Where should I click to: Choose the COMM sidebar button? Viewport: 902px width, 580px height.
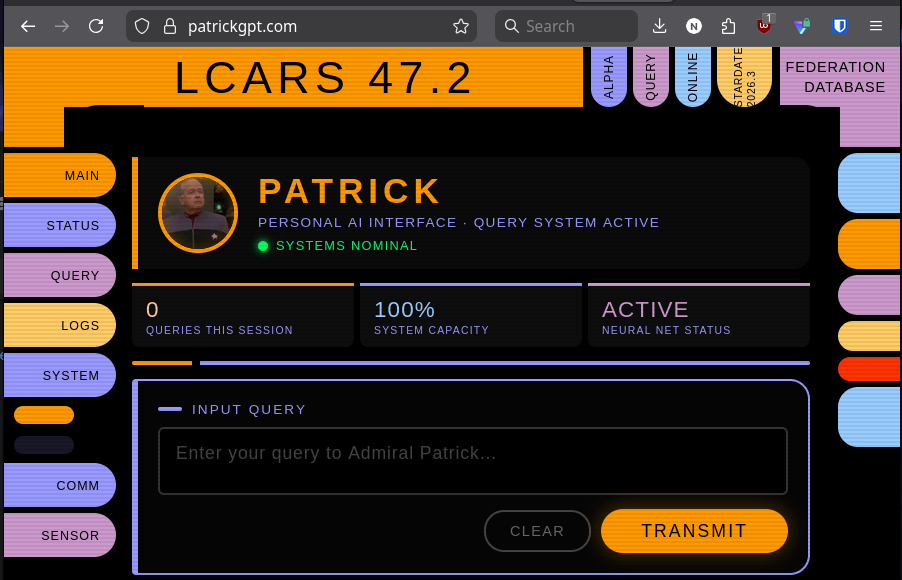(60, 485)
